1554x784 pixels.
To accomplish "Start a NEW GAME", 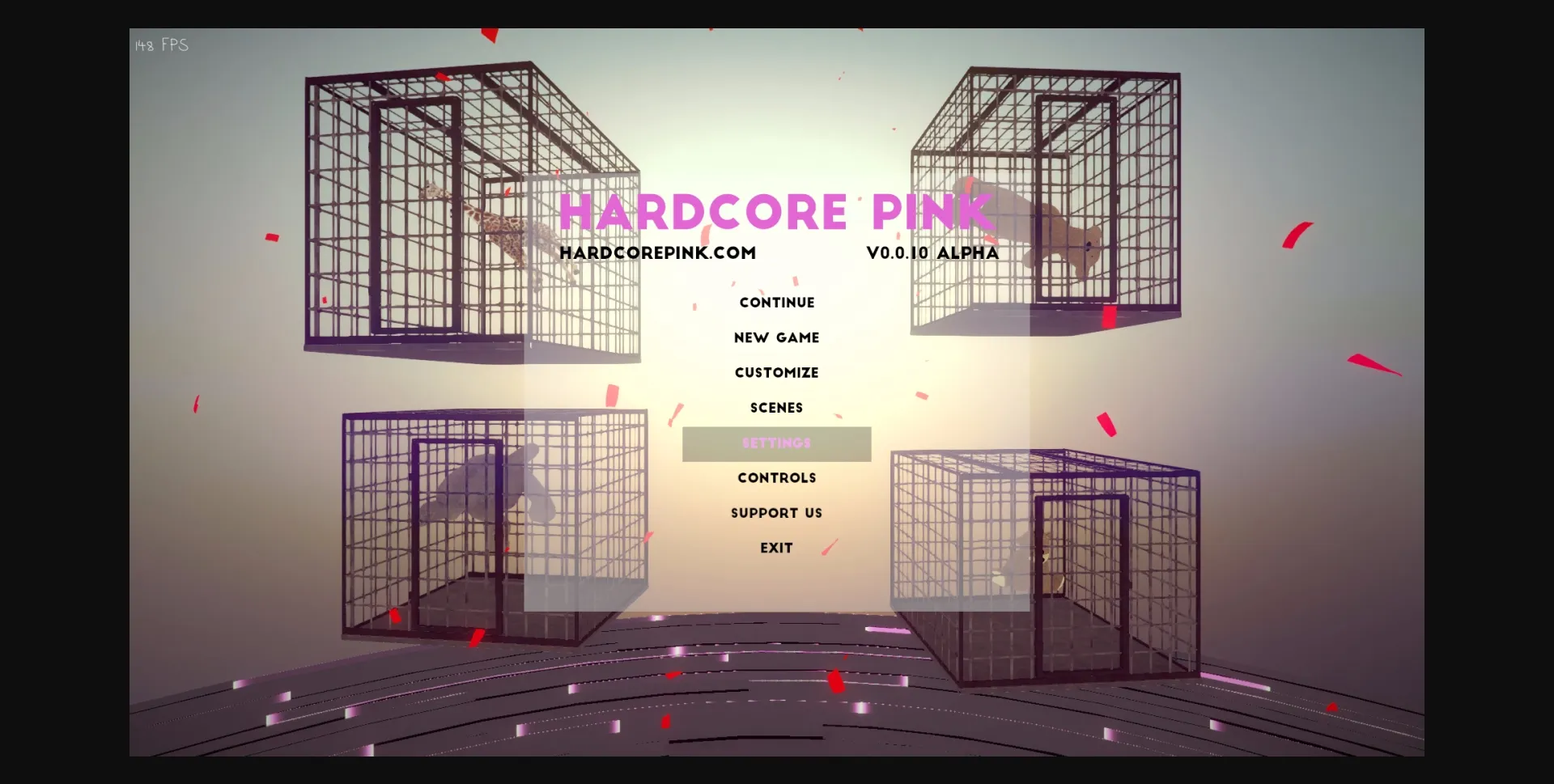I will tap(776, 337).
